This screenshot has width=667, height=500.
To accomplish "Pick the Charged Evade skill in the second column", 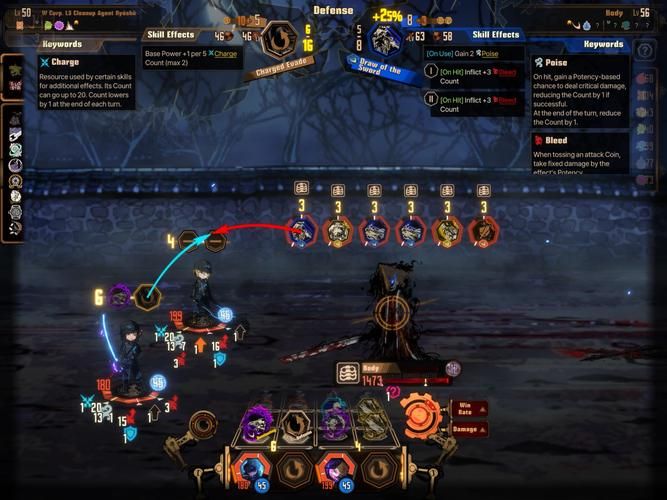I will pos(297,423).
